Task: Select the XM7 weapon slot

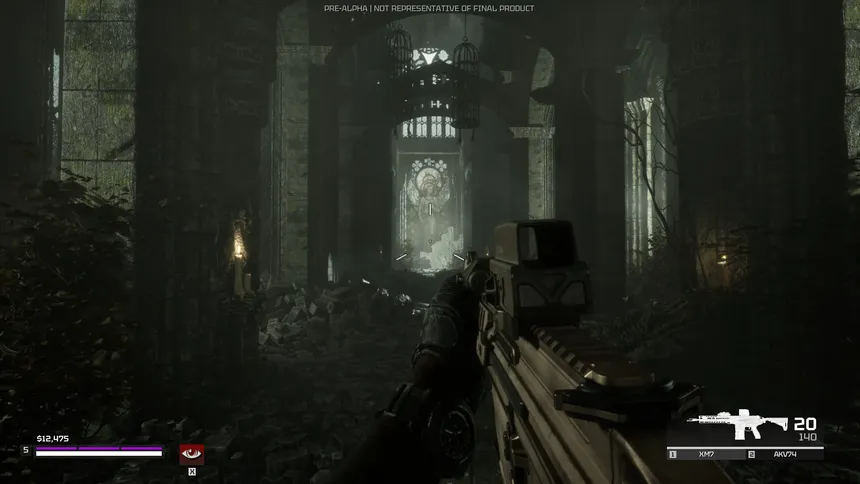Action: click(x=706, y=455)
